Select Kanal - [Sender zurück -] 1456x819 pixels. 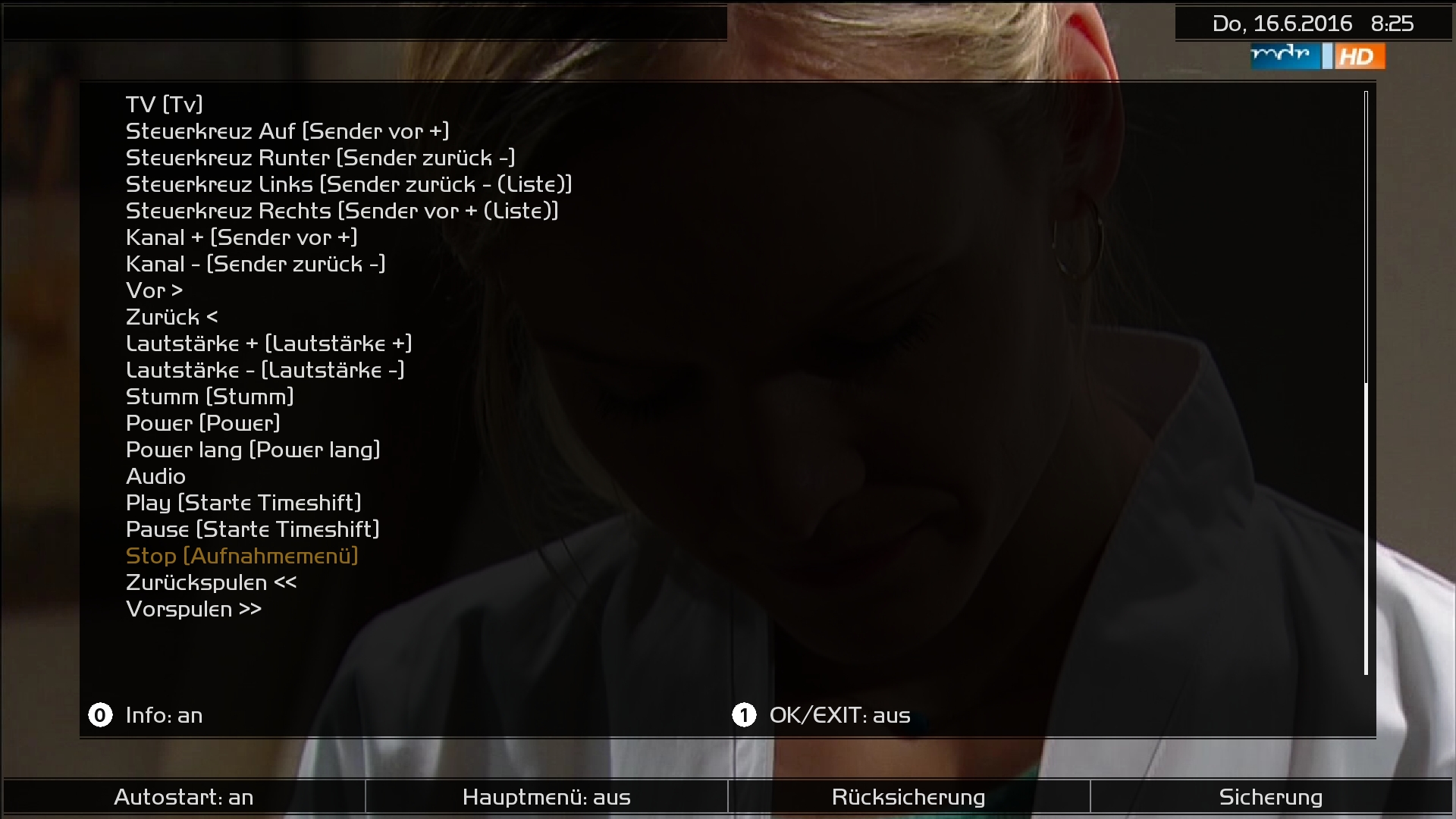[x=256, y=264]
